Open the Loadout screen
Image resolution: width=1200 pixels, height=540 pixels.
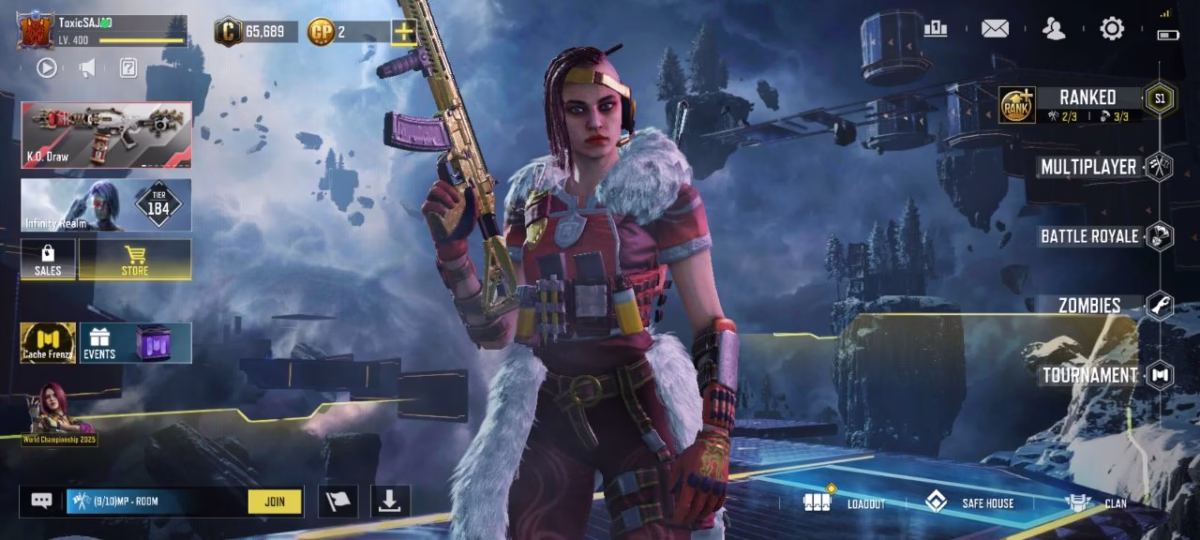(x=844, y=502)
